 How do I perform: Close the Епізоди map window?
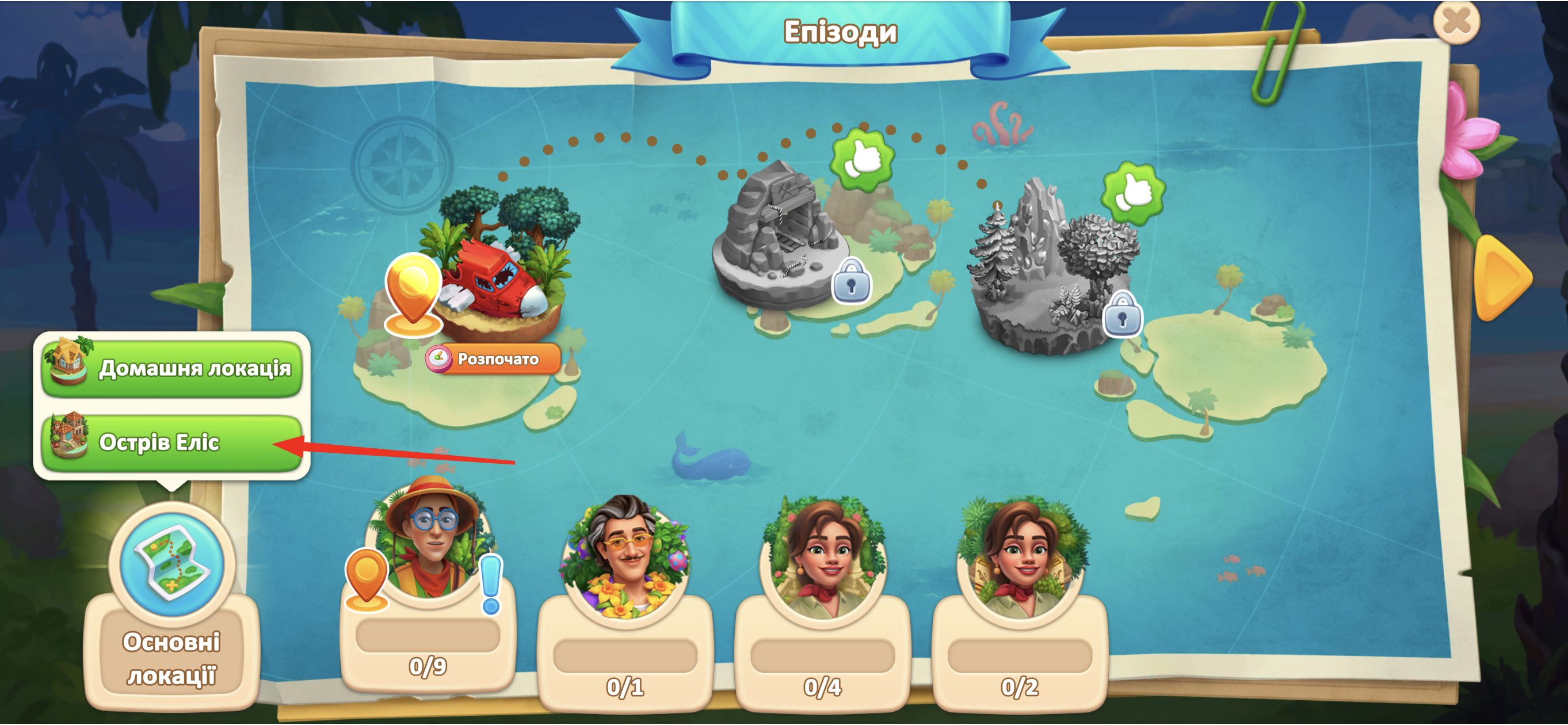point(1456,23)
